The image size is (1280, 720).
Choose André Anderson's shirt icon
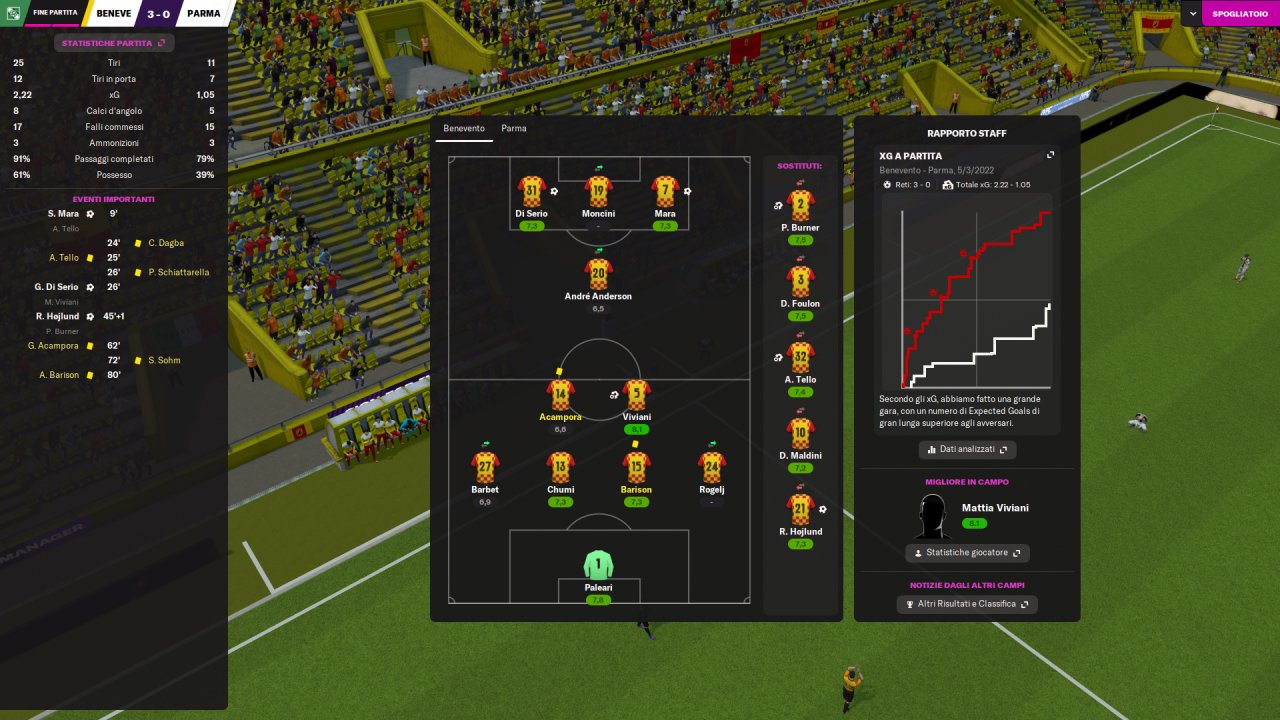(x=598, y=275)
